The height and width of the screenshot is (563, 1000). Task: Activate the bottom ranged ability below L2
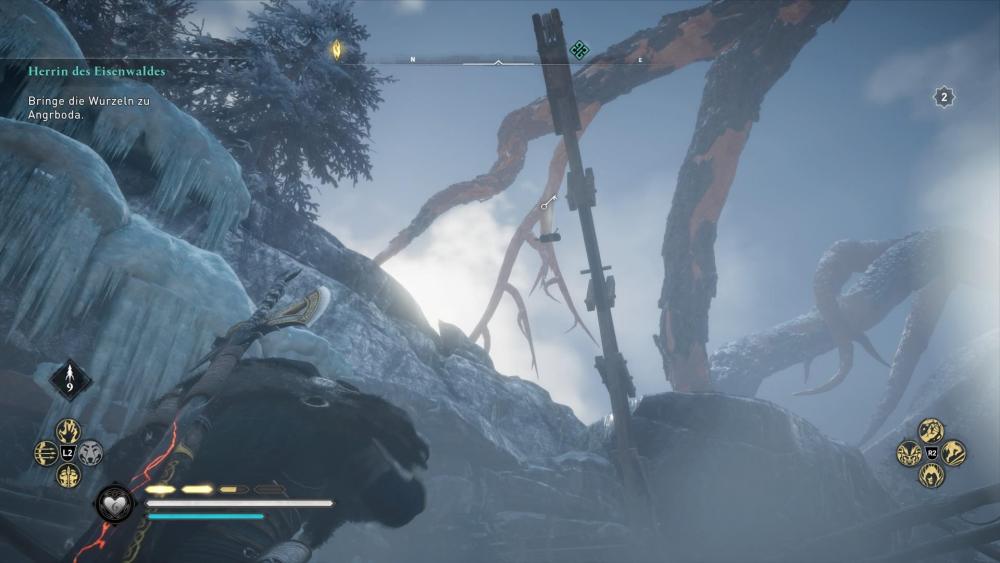tap(68, 475)
